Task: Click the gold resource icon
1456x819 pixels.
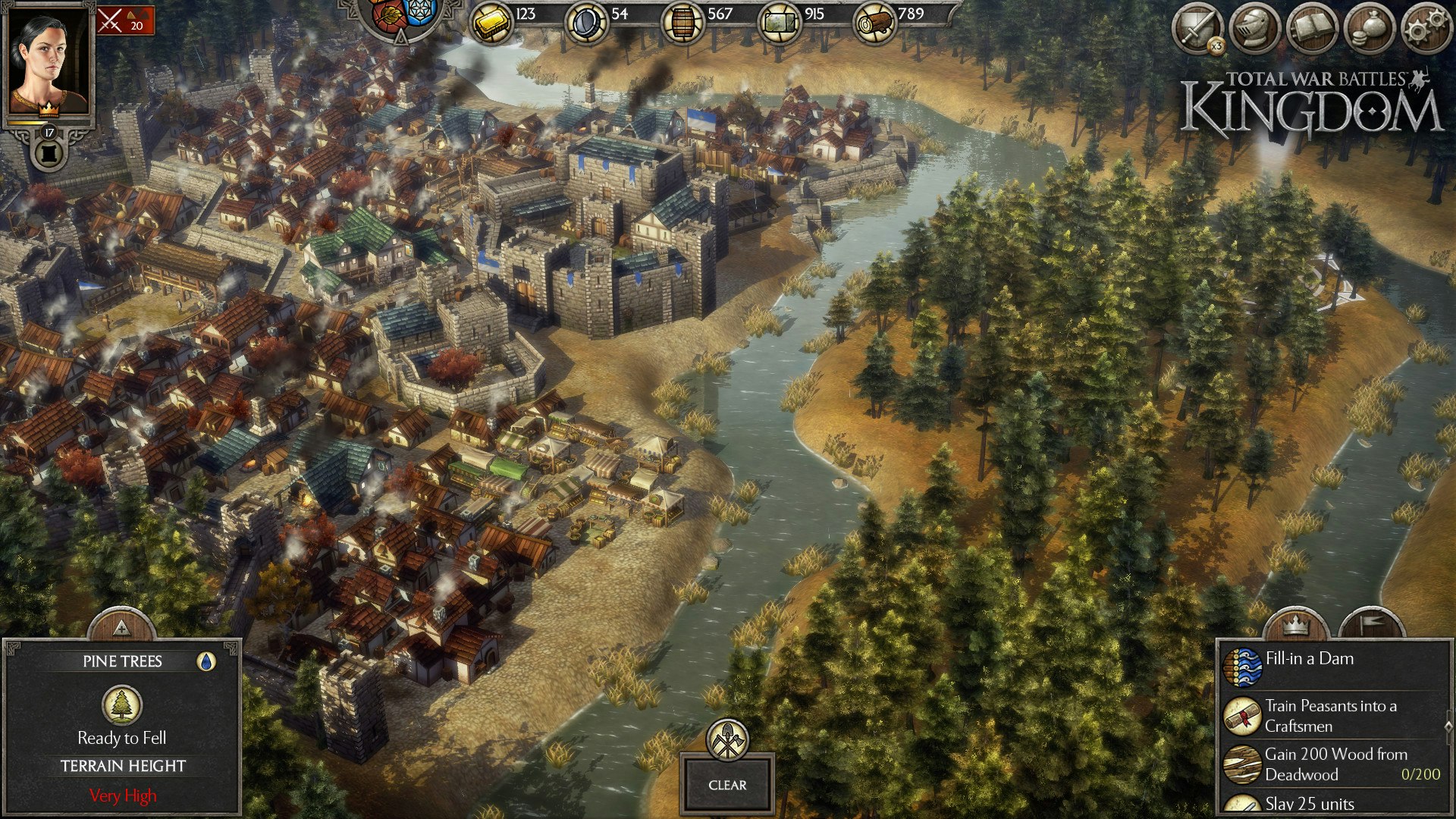Action: click(491, 23)
